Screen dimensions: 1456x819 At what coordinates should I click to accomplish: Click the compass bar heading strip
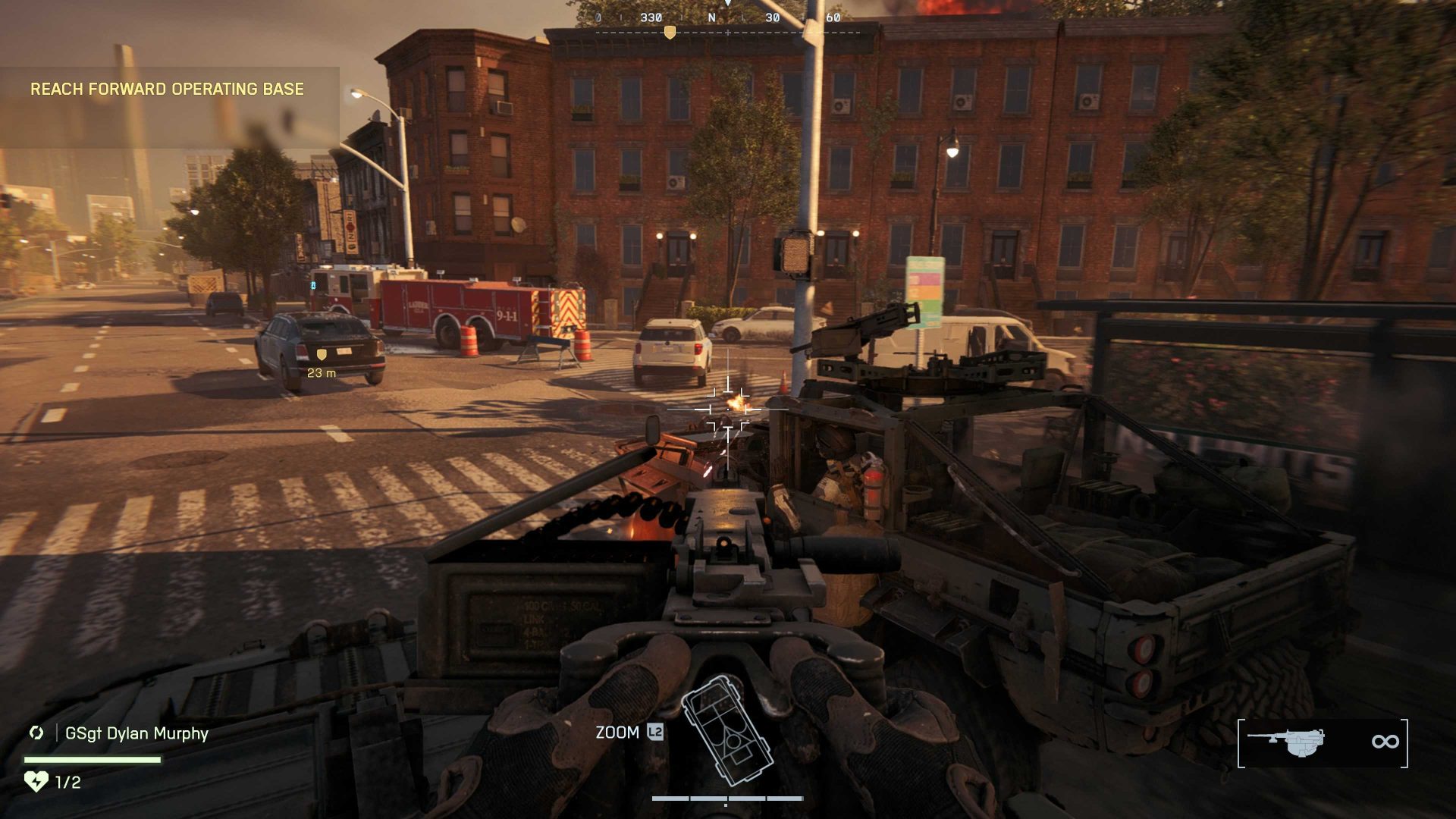coord(728,23)
